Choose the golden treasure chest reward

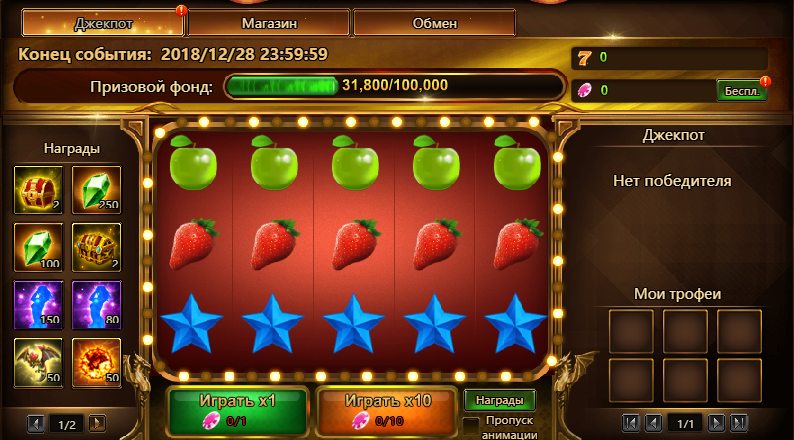coord(97,247)
